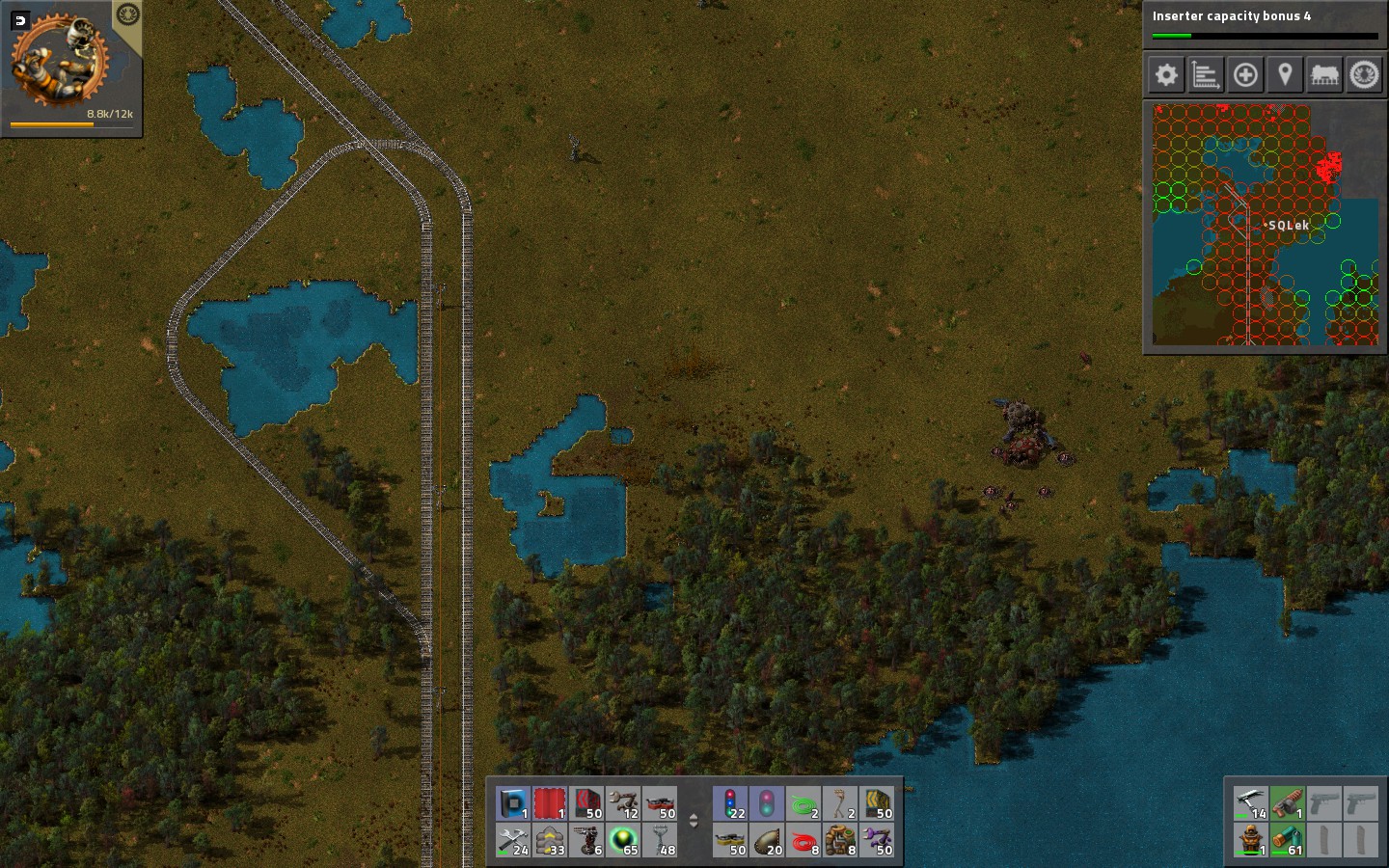Select the combat shotgun weapon slot
The height and width of the screenshot is (868, 1389).
coord(1287,803)
